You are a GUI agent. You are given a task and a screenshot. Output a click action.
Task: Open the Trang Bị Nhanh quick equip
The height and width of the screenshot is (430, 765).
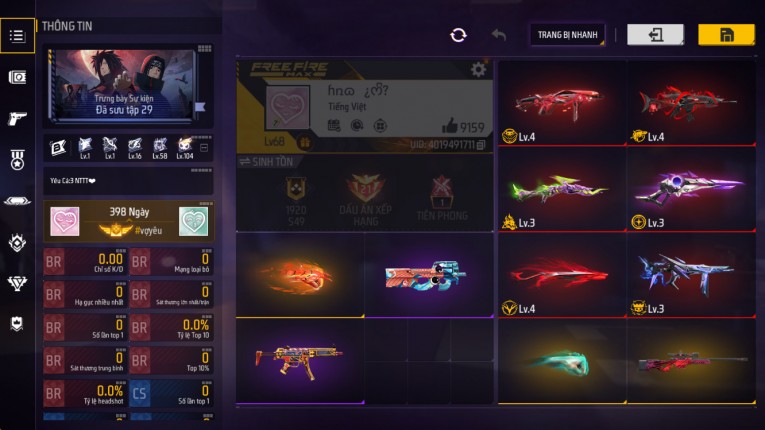(567, 35)
